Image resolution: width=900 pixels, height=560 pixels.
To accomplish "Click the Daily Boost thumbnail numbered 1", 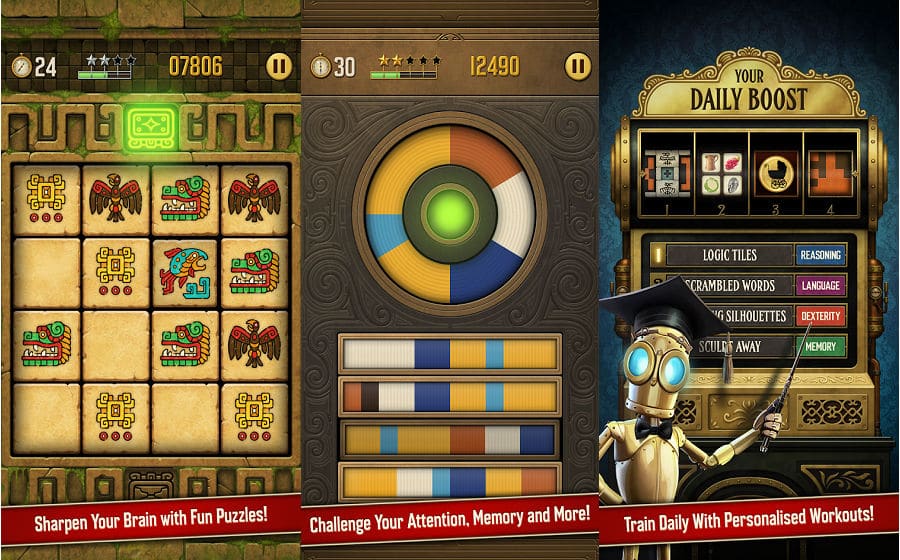I will pos(667,173).
